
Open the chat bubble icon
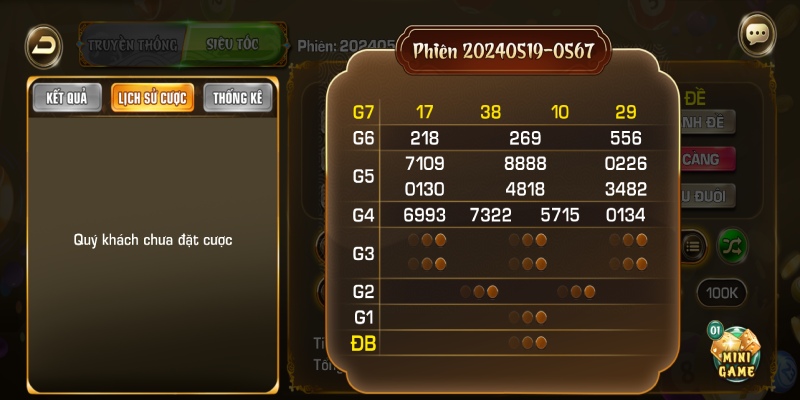757,33
